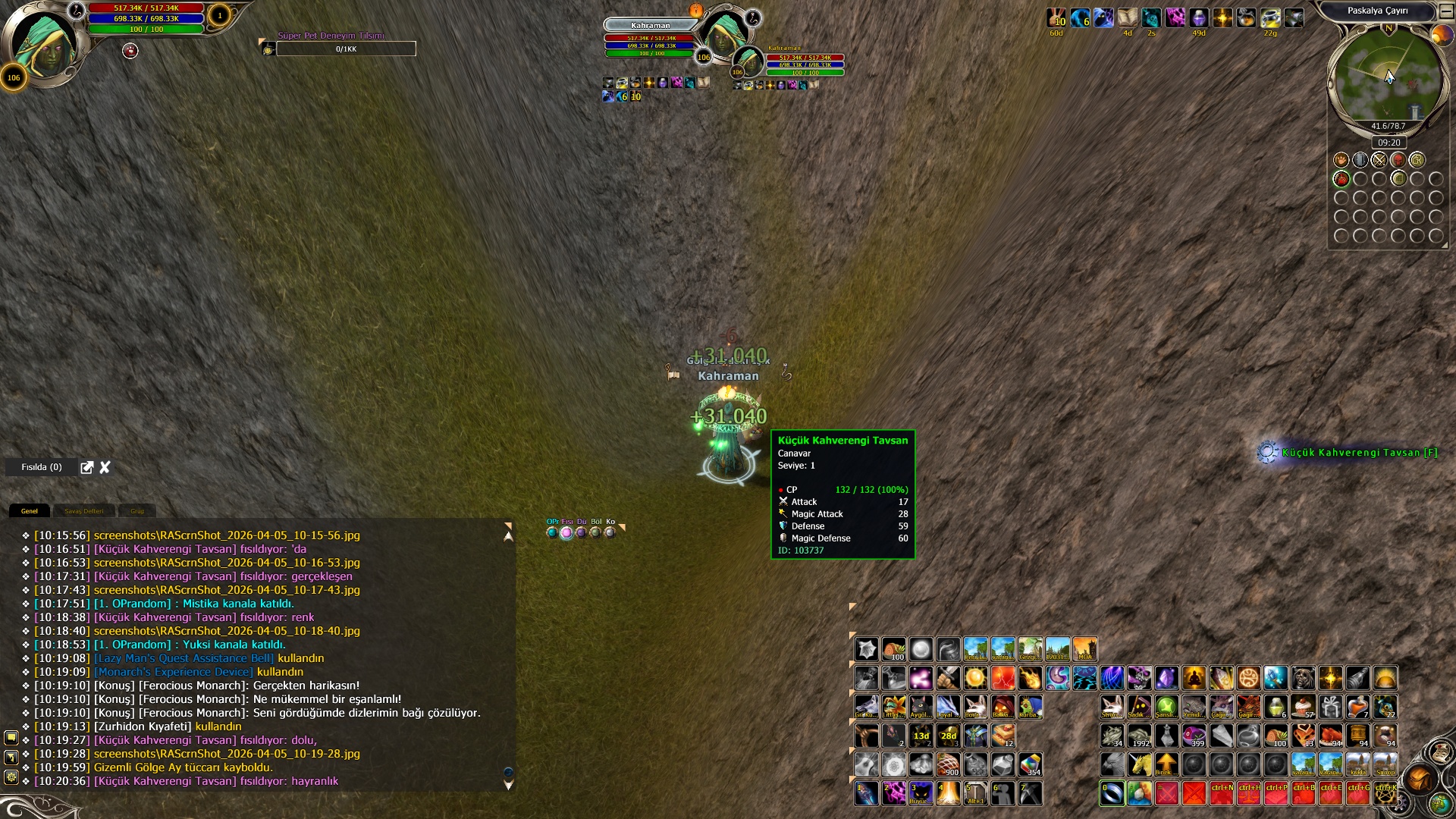Close the Fısılda whisper panel

[105, 467]
